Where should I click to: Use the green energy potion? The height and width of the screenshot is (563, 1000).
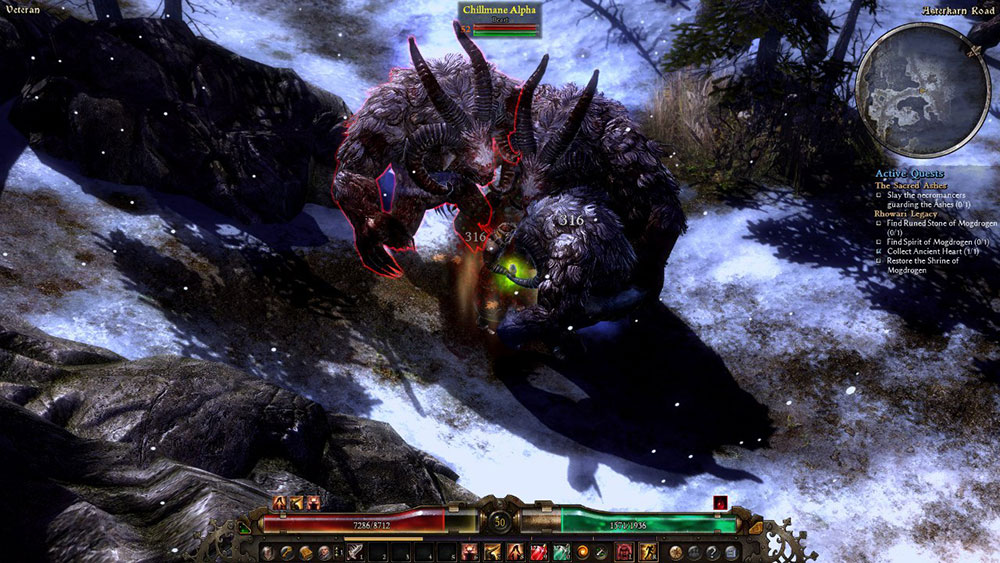561,552
